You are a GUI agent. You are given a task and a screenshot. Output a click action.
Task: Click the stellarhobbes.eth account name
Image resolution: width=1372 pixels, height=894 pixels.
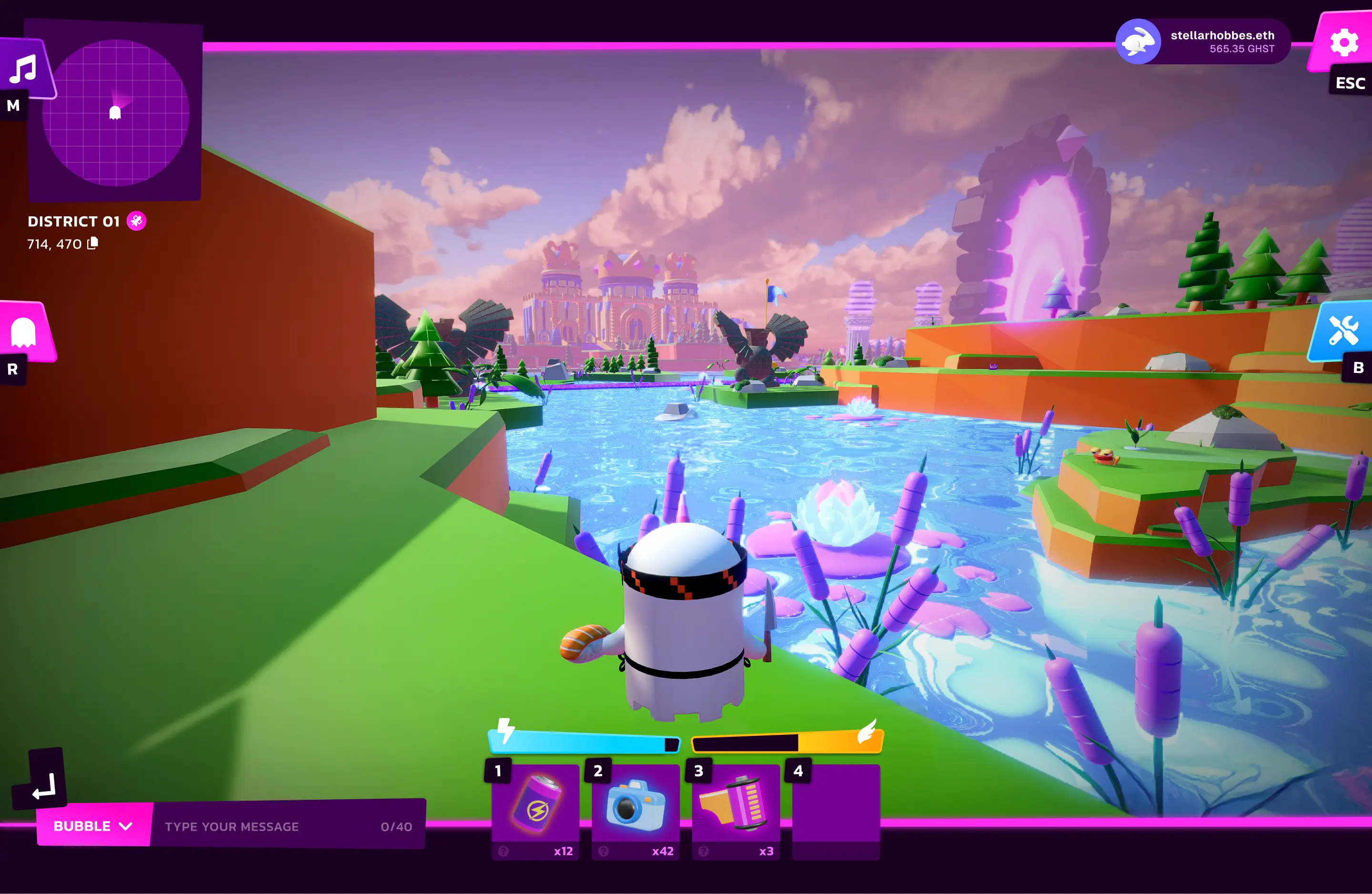click(x=1222, y=35)
